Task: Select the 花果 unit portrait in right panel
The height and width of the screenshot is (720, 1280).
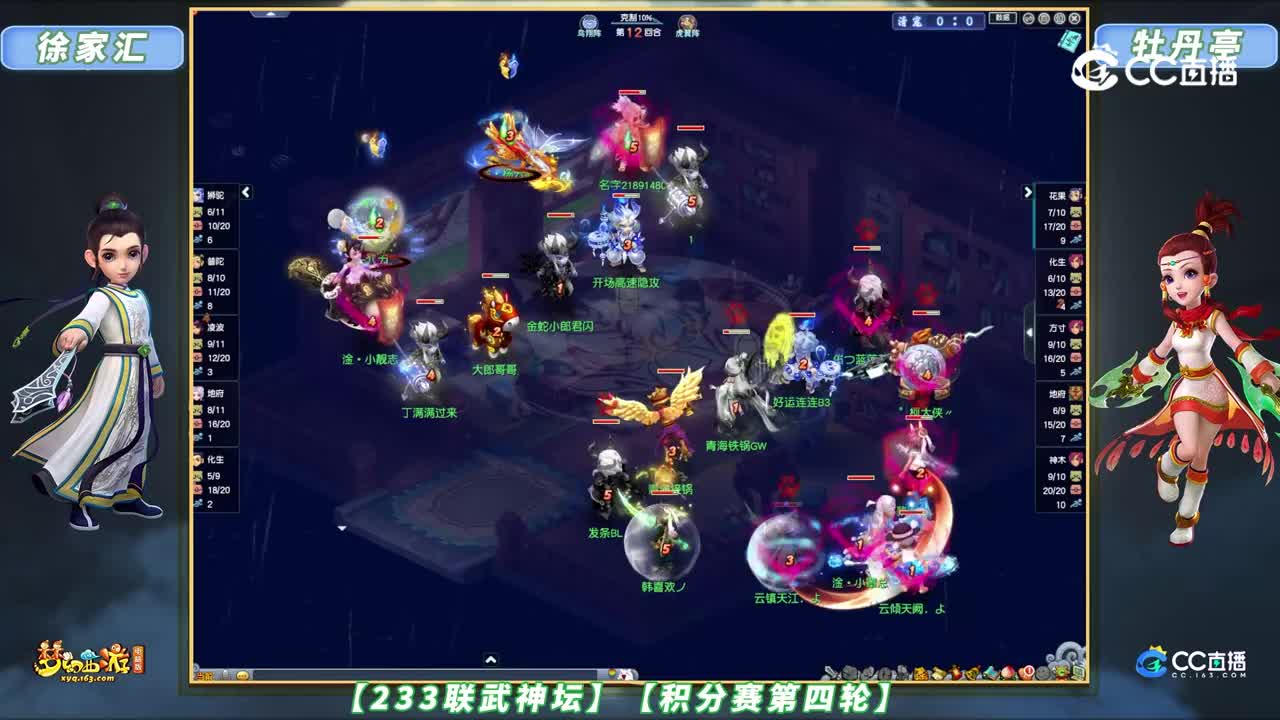Action: pyautogui.click(x=1075, y=195)
